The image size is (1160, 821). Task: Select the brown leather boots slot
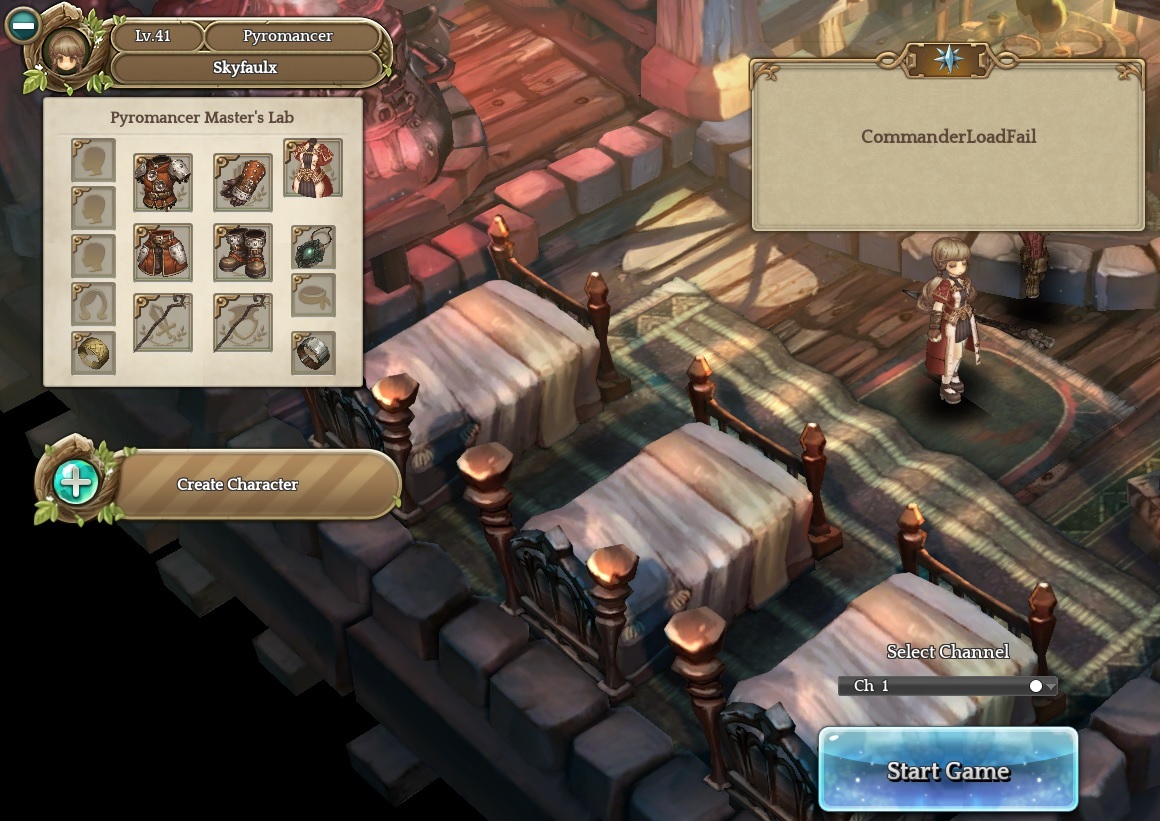[x=242, y=253]
